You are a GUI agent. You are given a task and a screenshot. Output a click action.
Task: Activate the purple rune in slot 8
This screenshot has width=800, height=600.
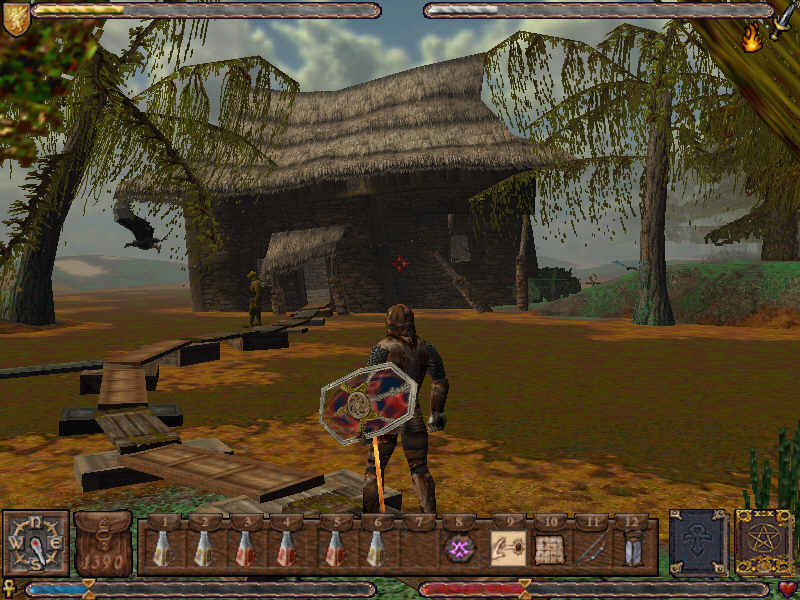tap(459, 548)
